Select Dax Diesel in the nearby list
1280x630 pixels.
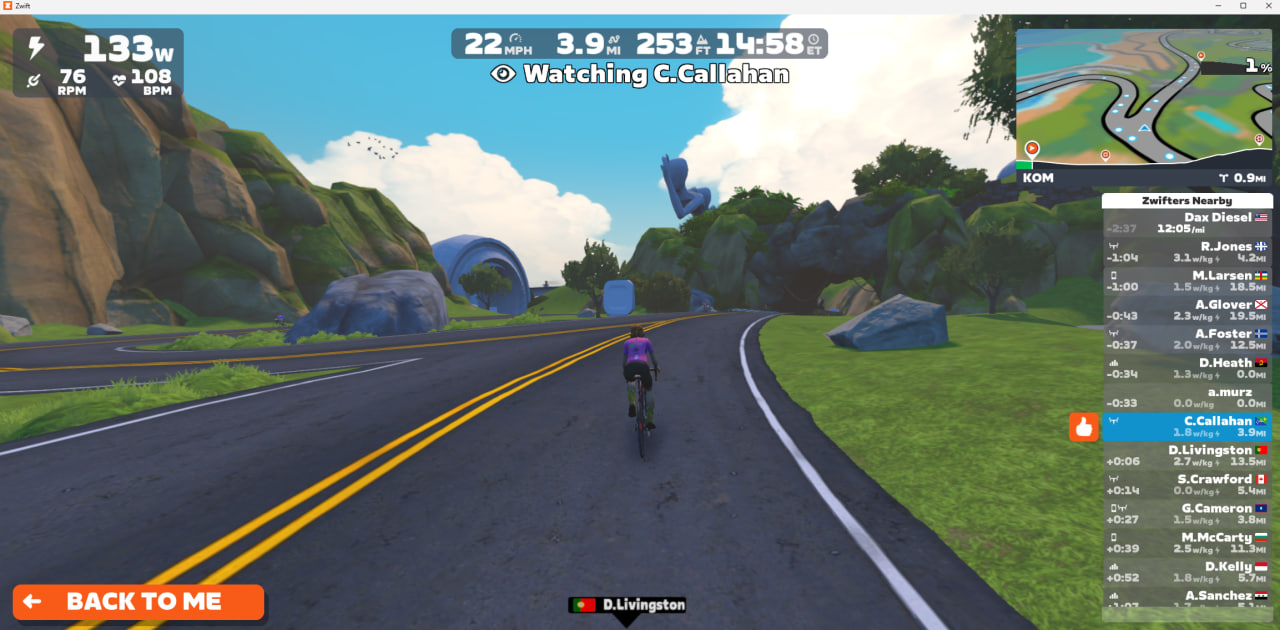pyautogui.click(x=1187, y=222)
